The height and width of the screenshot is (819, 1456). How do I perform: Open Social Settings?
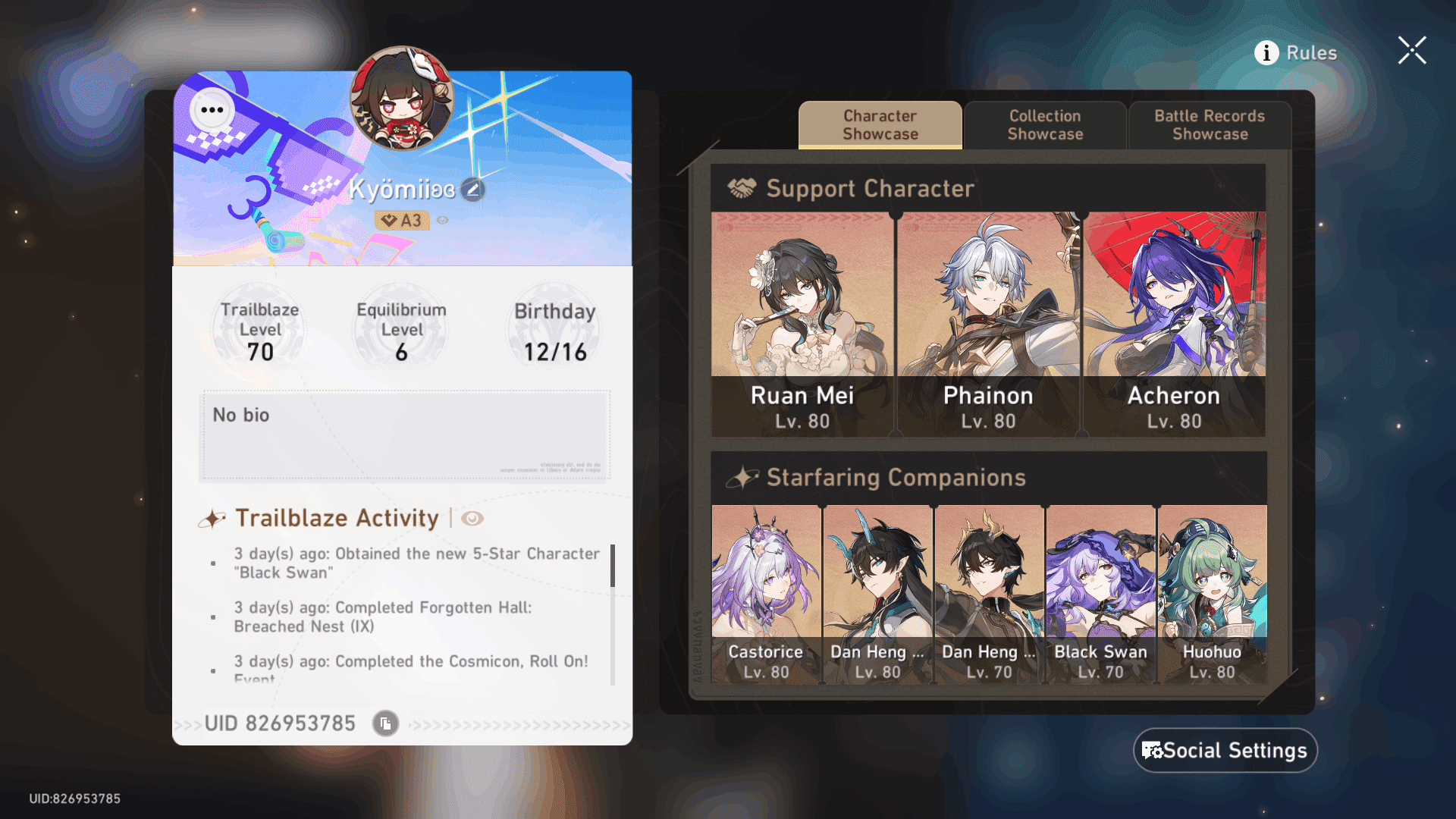click(1225, 751)
